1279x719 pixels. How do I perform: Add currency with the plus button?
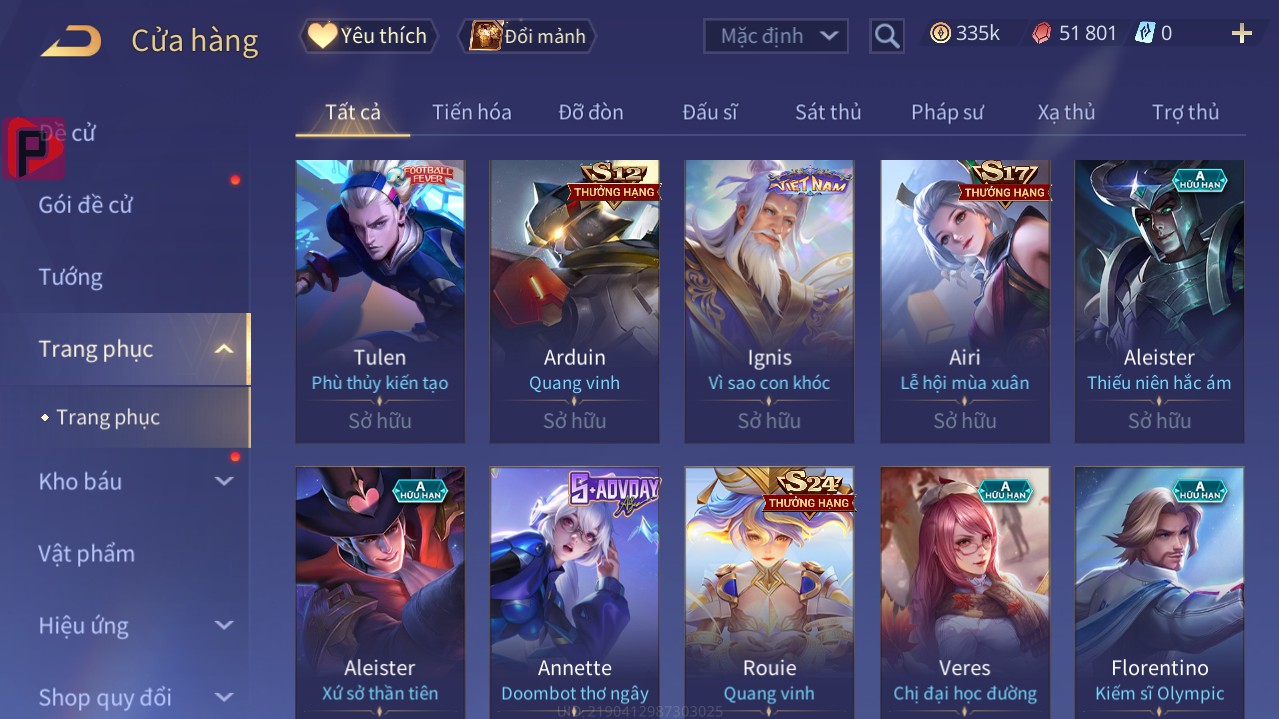click(x=1241, y=34)
